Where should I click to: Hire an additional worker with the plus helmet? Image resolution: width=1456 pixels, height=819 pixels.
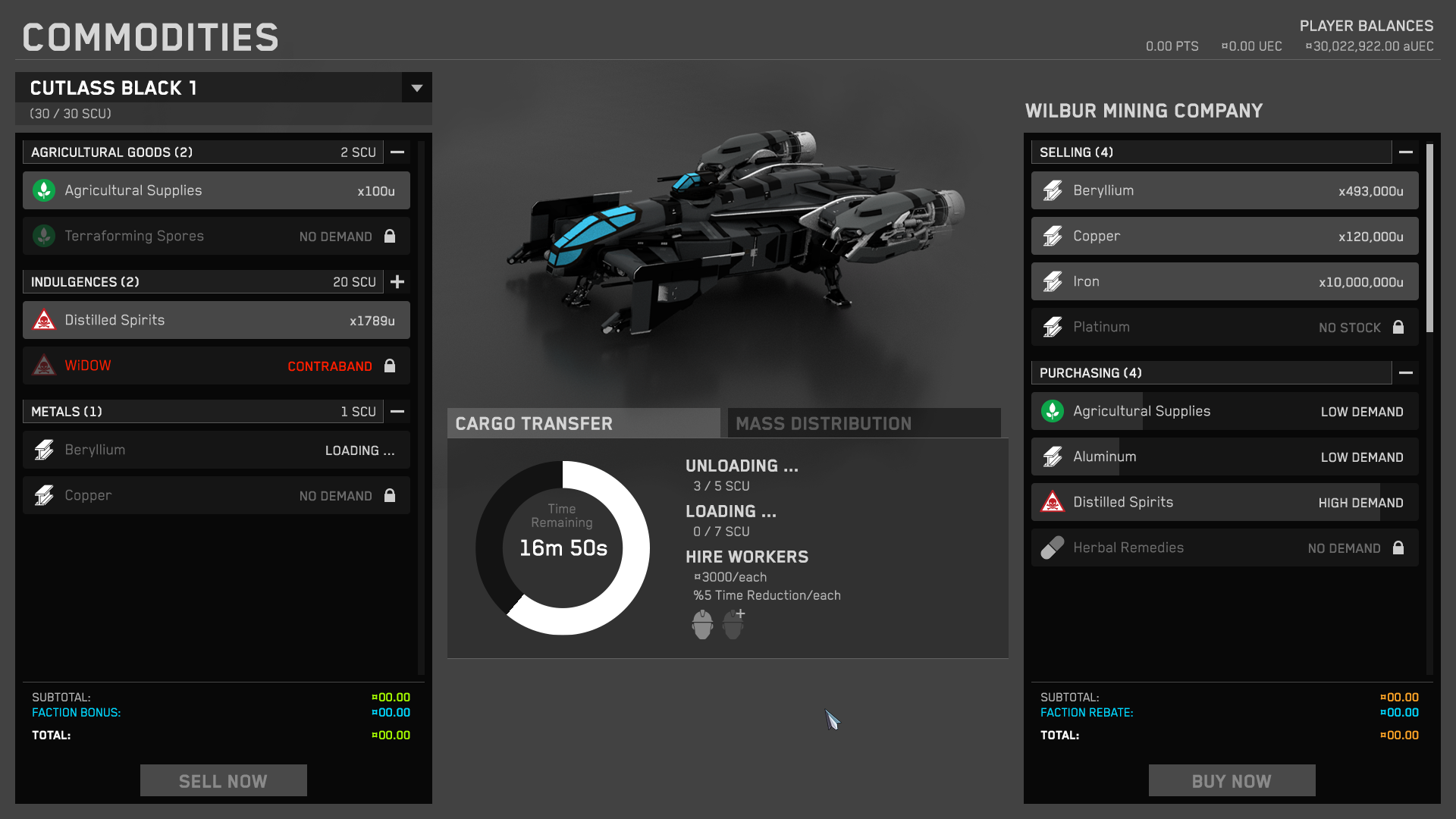click(733, 625)
